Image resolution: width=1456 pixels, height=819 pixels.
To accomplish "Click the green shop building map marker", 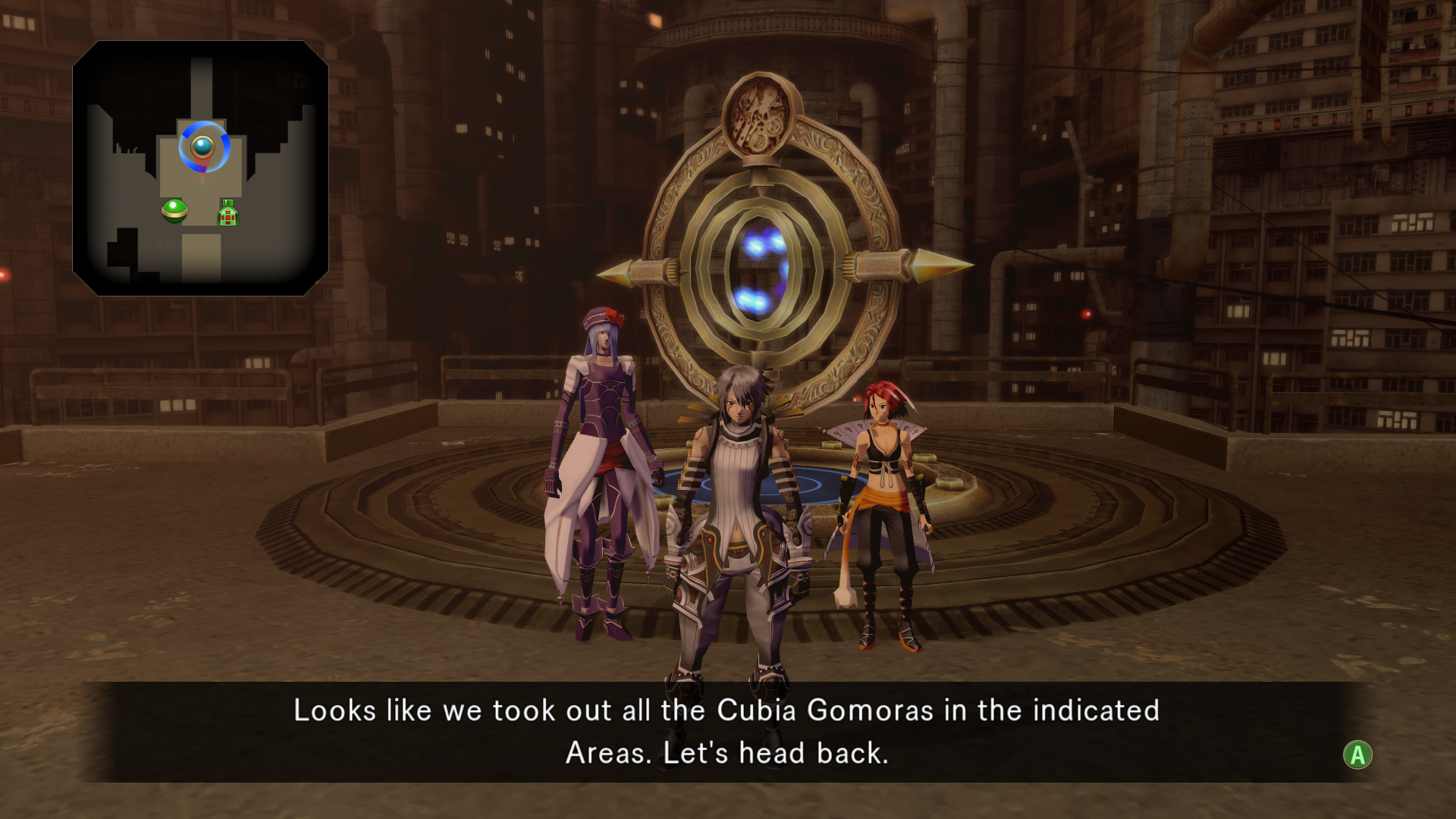I will coord(228,213).
